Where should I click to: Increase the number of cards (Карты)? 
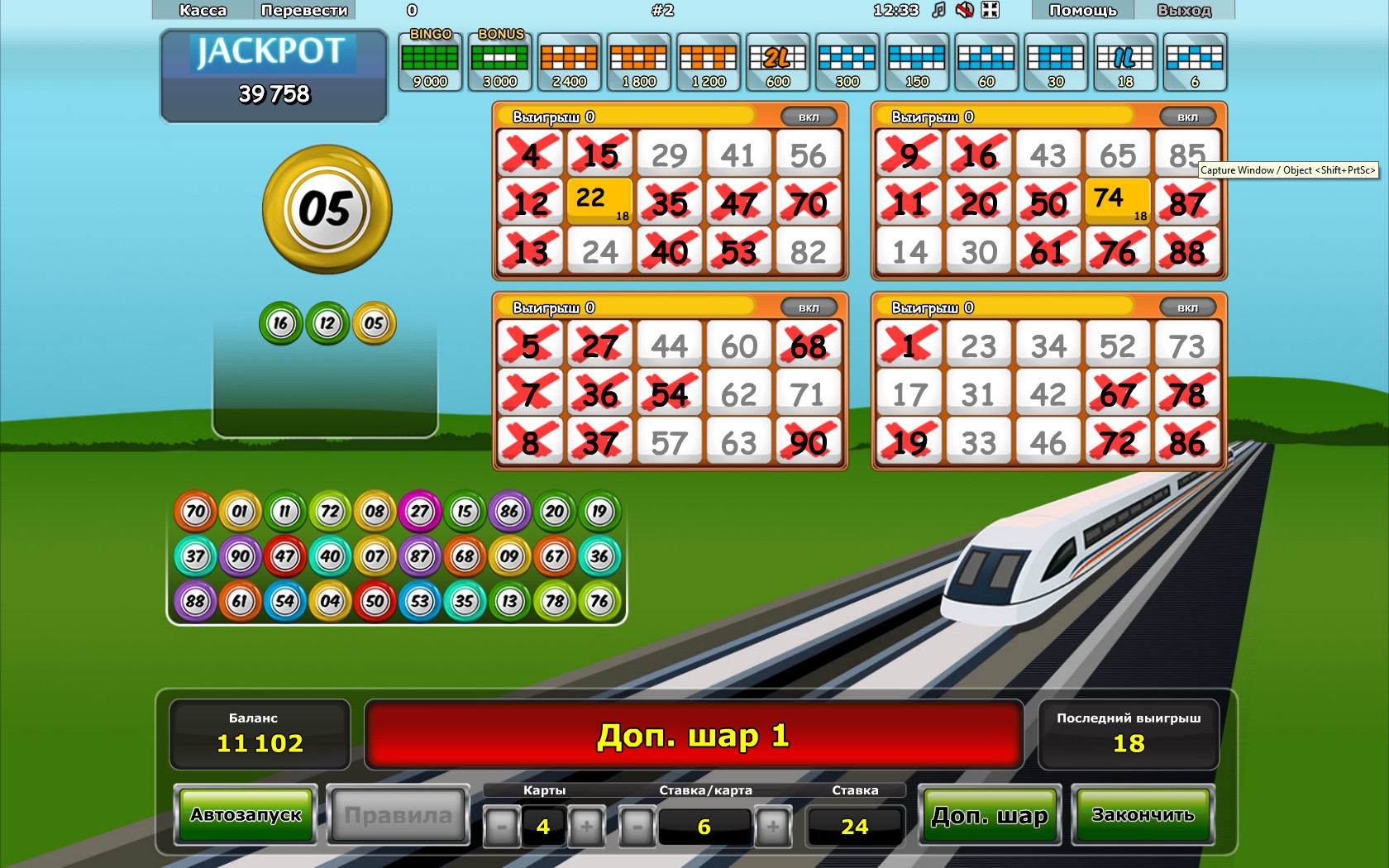[x=586, y=826]
